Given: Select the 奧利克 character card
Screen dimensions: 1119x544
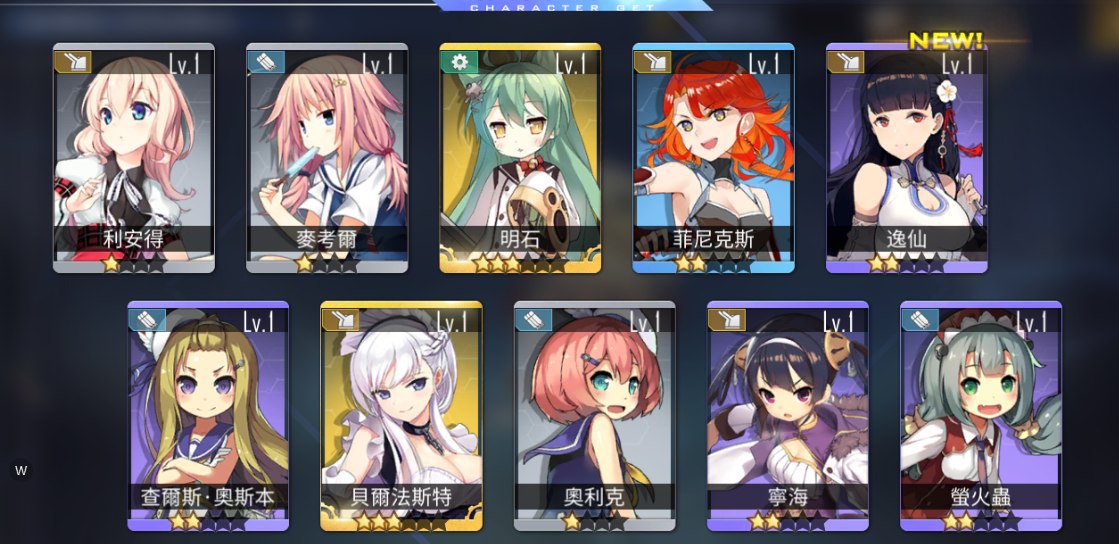Looking at the screenshot, I should [594, 415].
